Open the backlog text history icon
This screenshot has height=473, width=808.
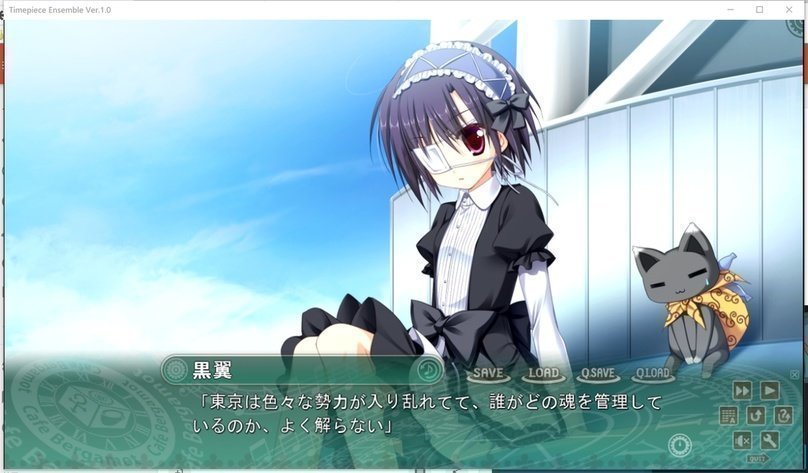click(728, 415)
